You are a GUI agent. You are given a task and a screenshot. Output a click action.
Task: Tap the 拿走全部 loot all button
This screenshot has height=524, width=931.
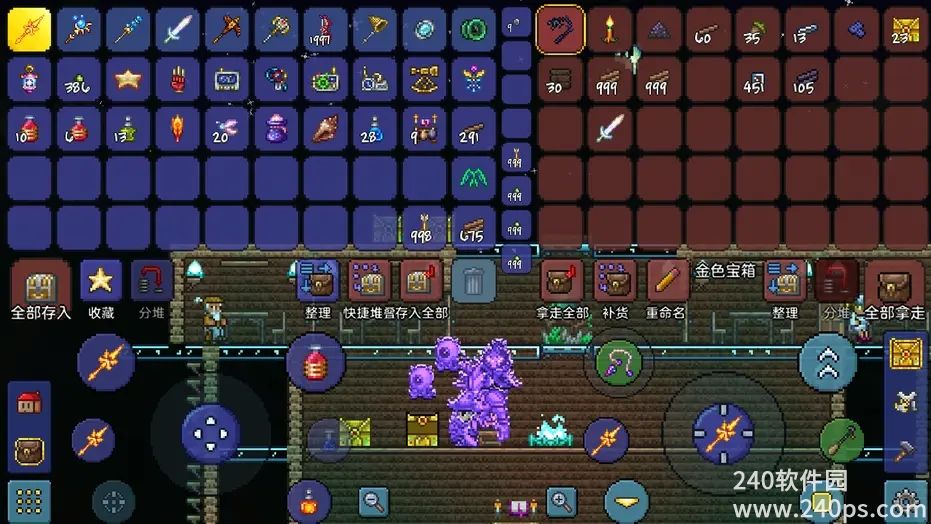point(563,285)
